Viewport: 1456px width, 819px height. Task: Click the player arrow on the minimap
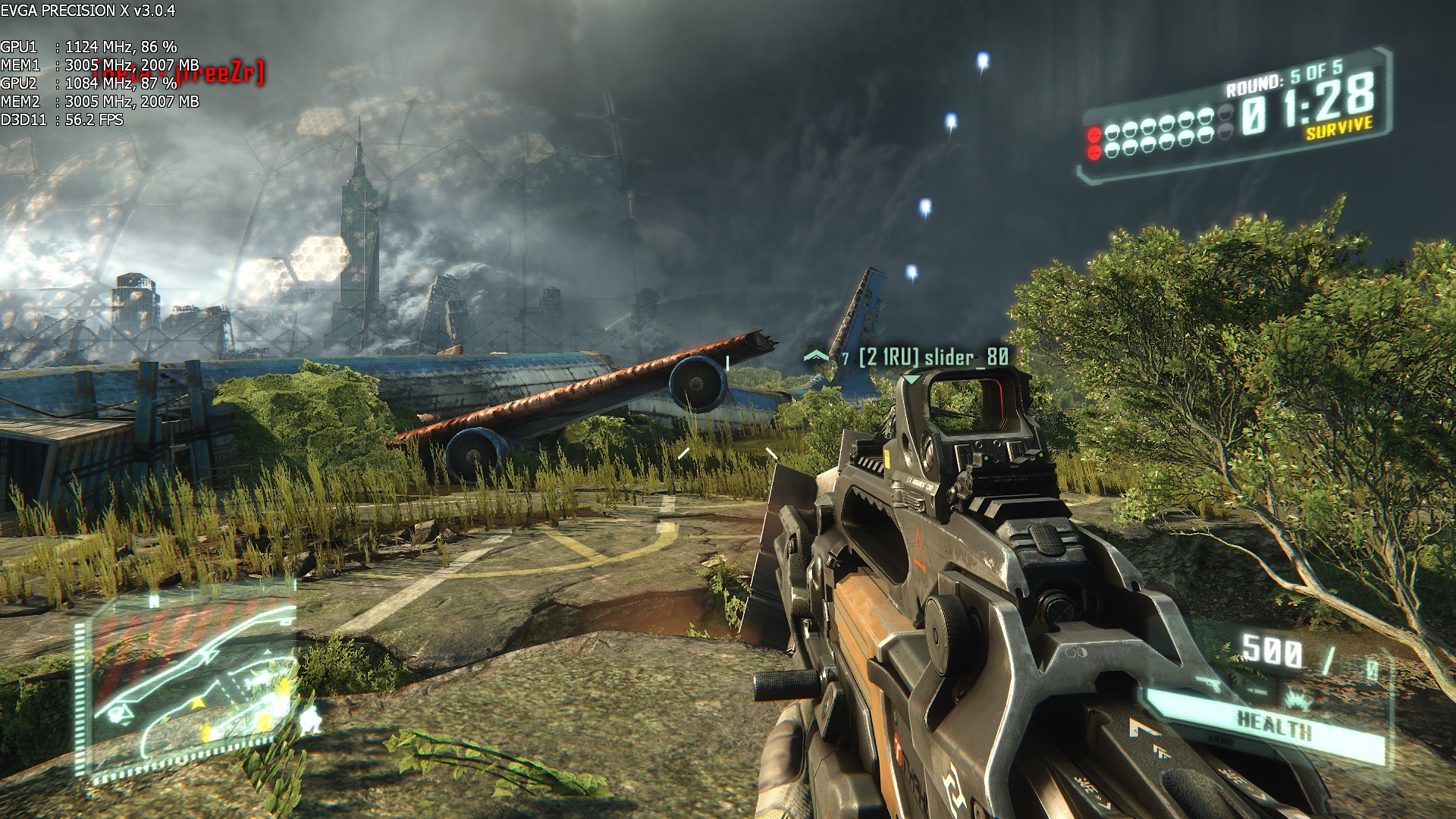[x=121, y=713]
